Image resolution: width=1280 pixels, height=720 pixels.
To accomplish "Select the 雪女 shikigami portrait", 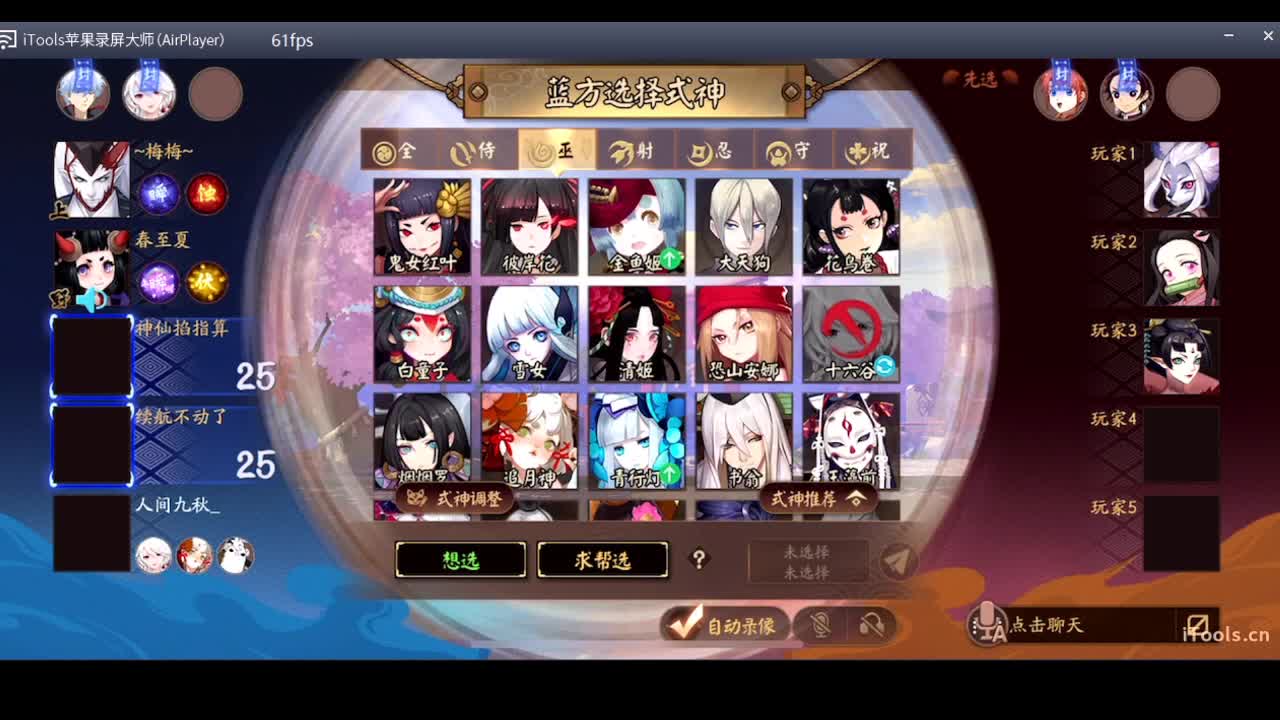I will point(528,333).
